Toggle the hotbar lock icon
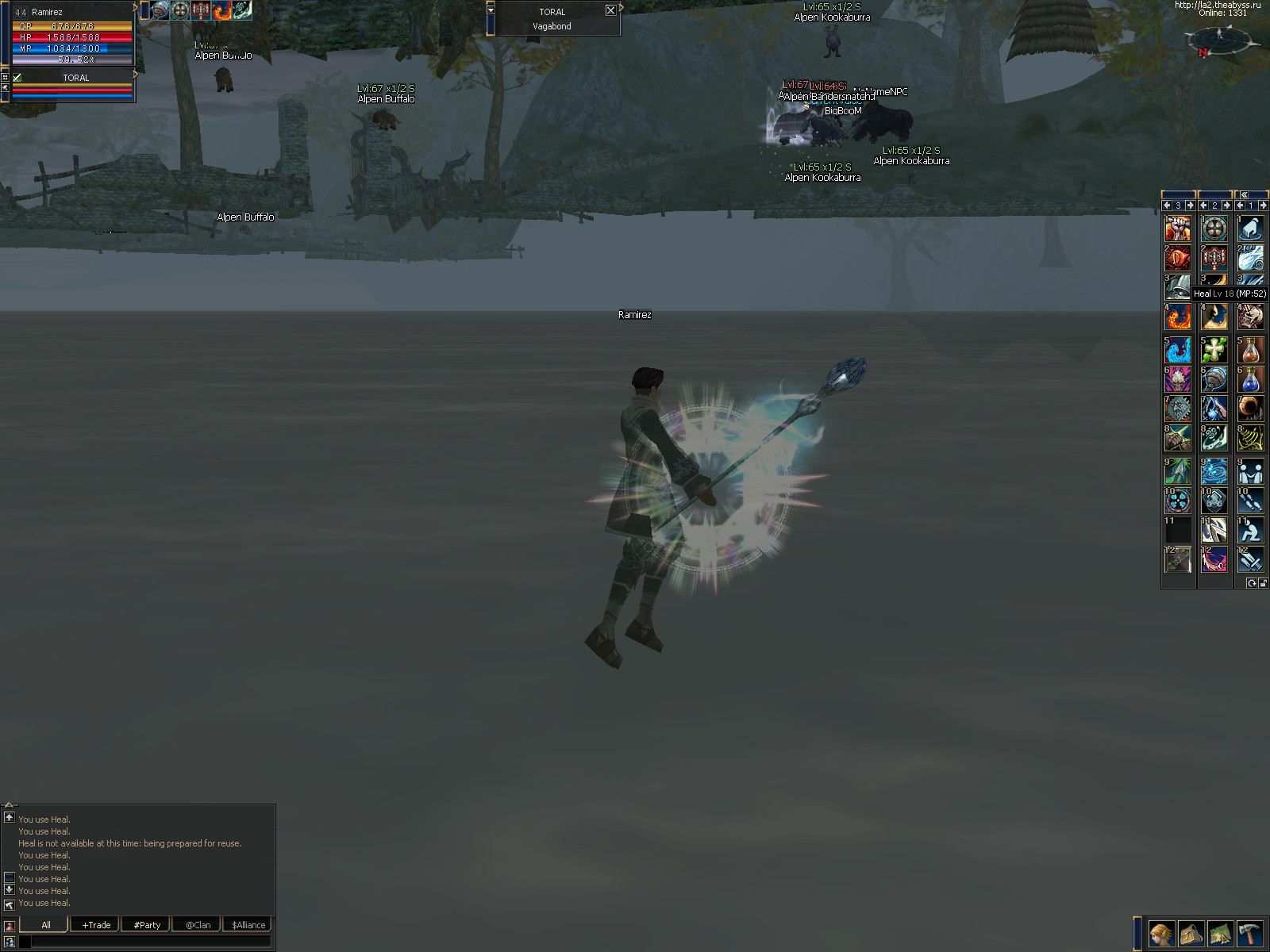 coord(1262,583)
